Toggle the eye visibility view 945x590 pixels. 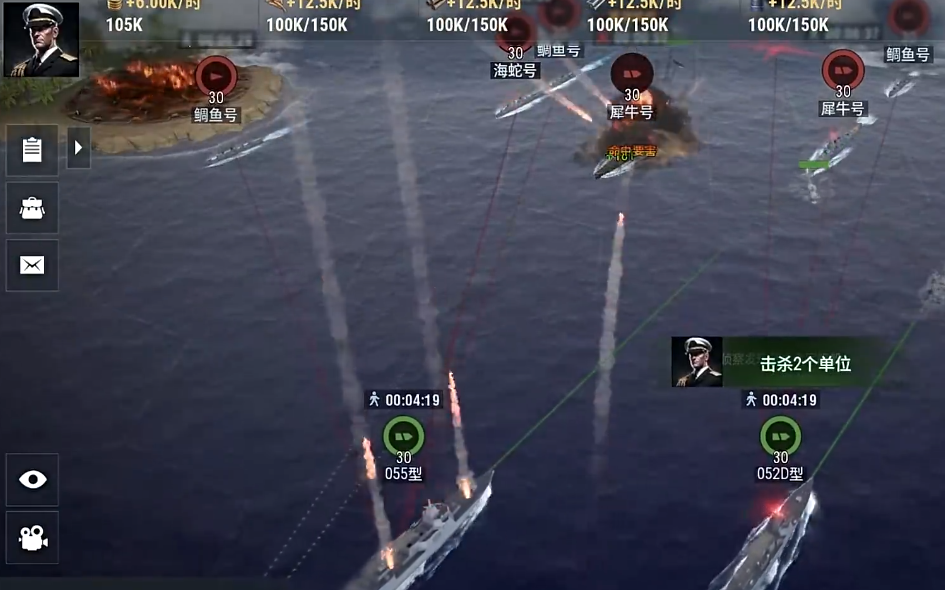tap(33, 480)
